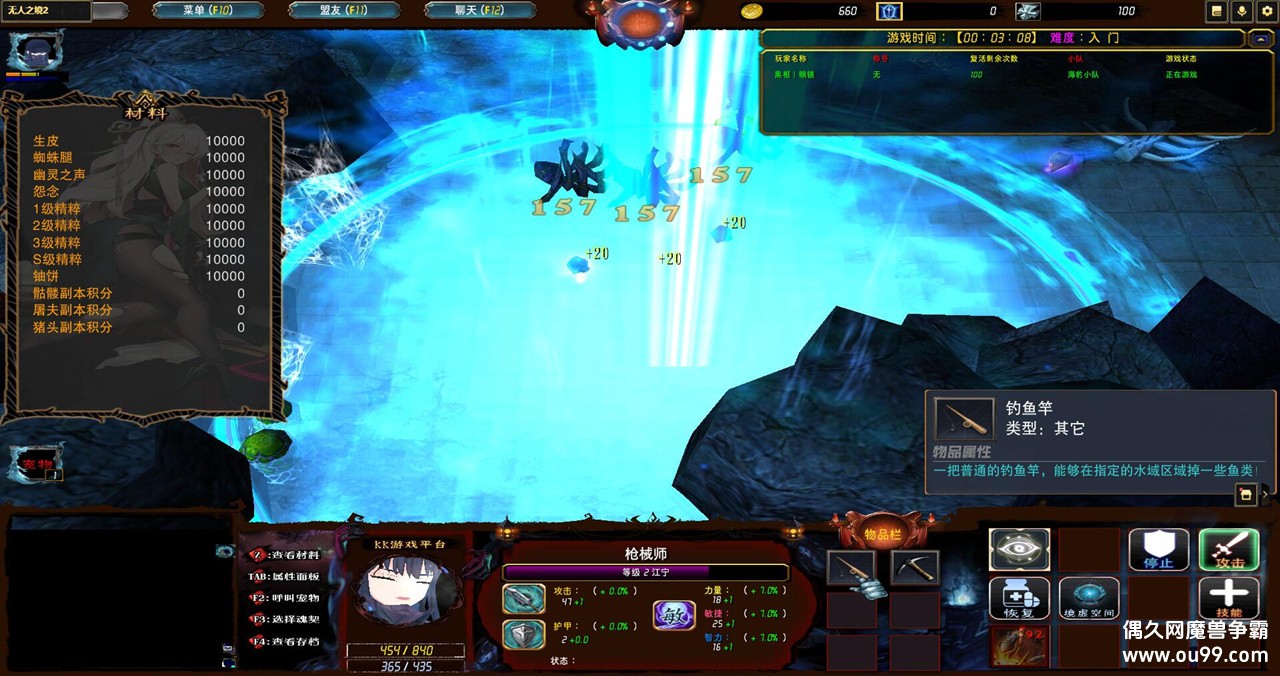Open the 聊天 (F12) chat log

(480, 11)
